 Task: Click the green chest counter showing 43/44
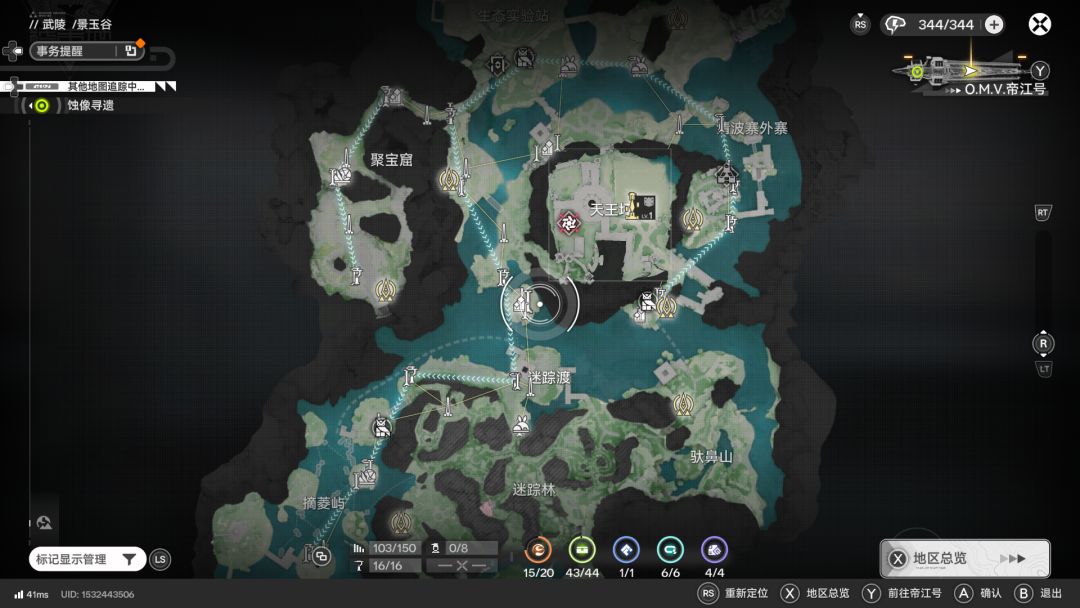click(x=582, y=550)
